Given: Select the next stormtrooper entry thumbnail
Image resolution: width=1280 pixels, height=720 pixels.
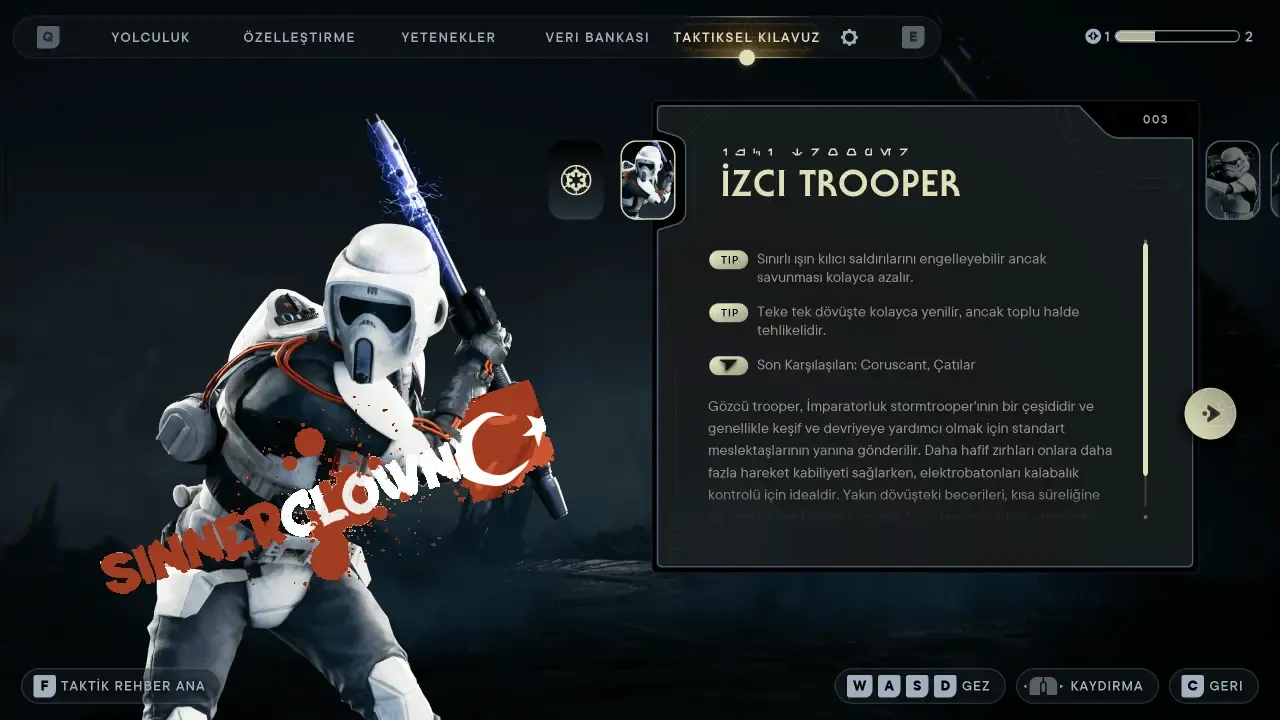Looking at the screenshot, I should click(x=1231, y=181).
